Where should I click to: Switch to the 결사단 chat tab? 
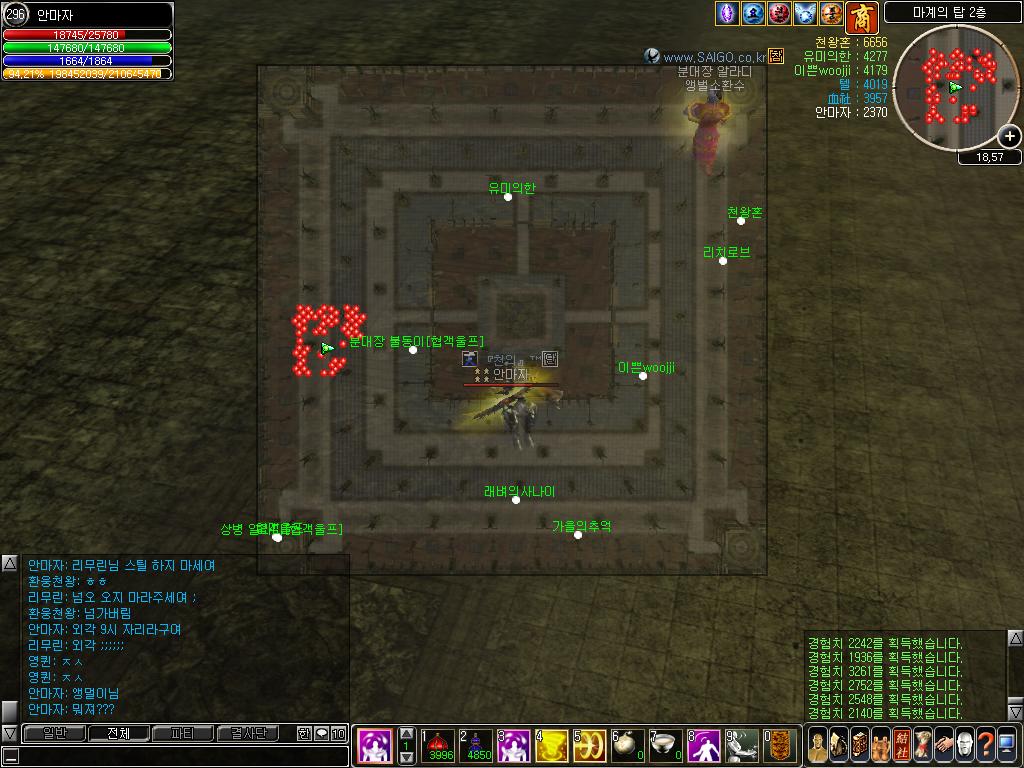(248, 734)
